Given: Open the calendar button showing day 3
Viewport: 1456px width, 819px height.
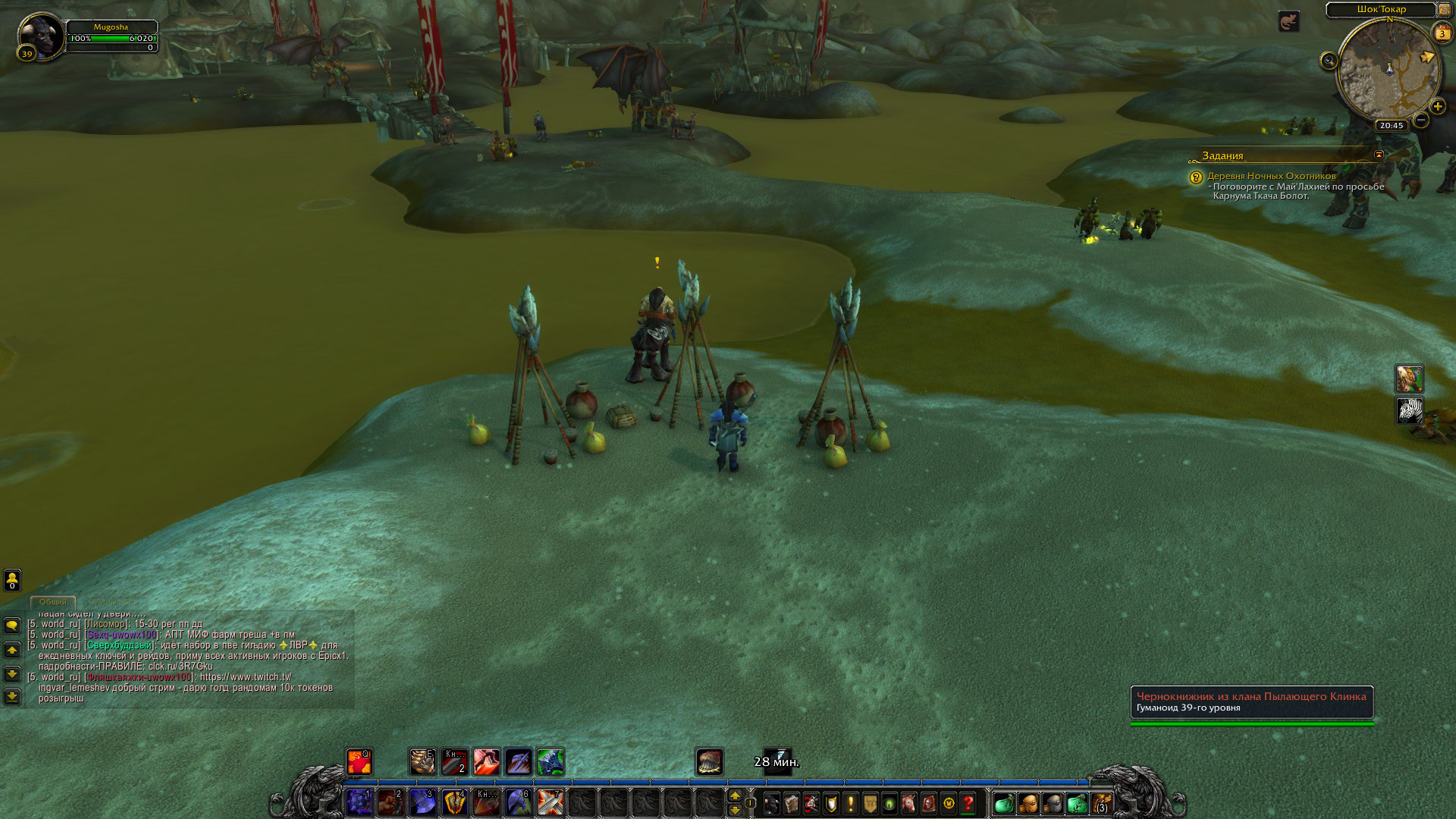Looking at the screenshot, I should [x=1442, y=33].
